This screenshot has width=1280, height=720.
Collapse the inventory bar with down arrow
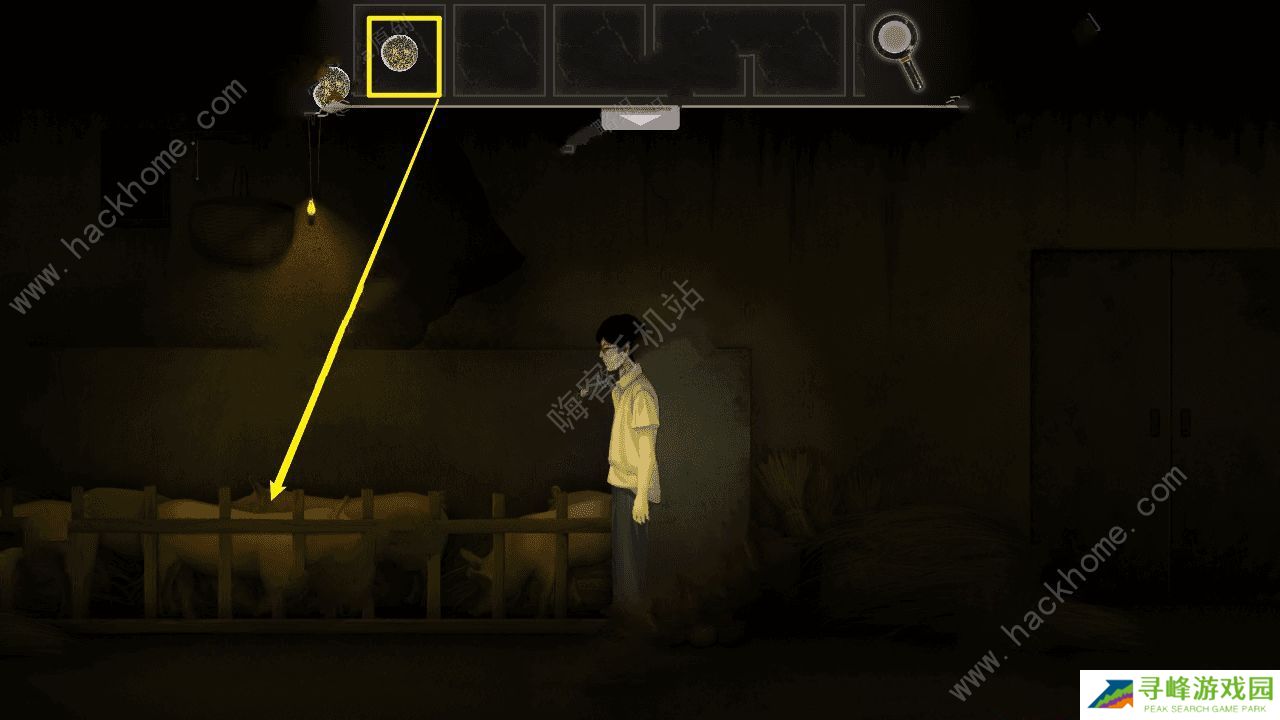point(640,118)
